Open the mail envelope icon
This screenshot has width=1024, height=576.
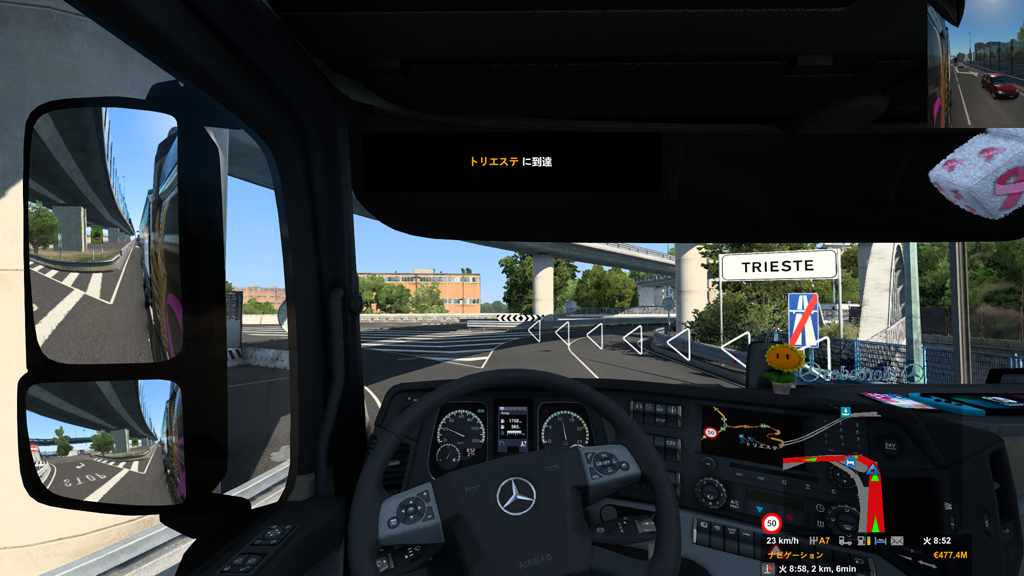point(897,541)
